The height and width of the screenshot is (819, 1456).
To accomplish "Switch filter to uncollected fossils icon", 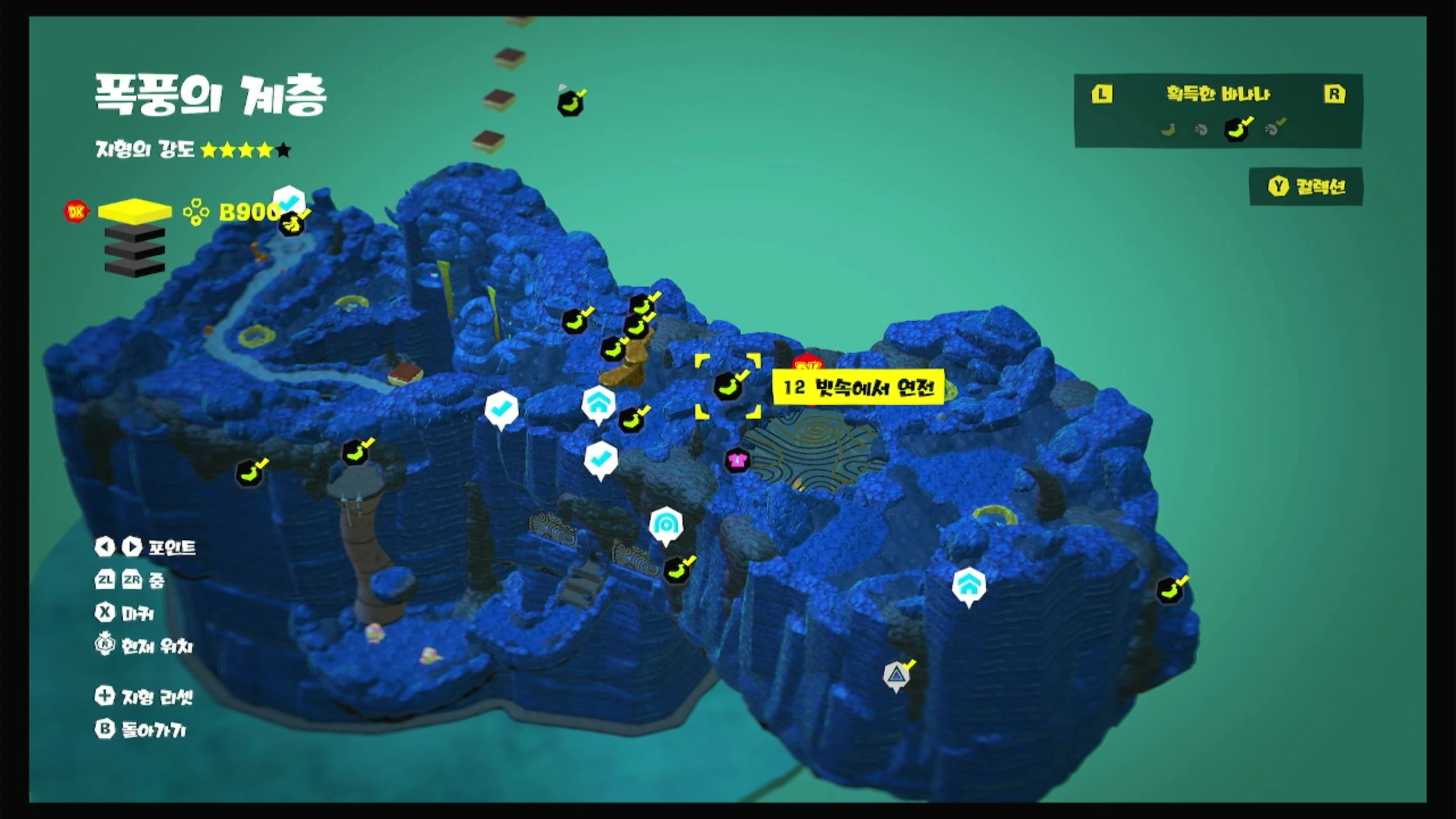I will 1201,130.
